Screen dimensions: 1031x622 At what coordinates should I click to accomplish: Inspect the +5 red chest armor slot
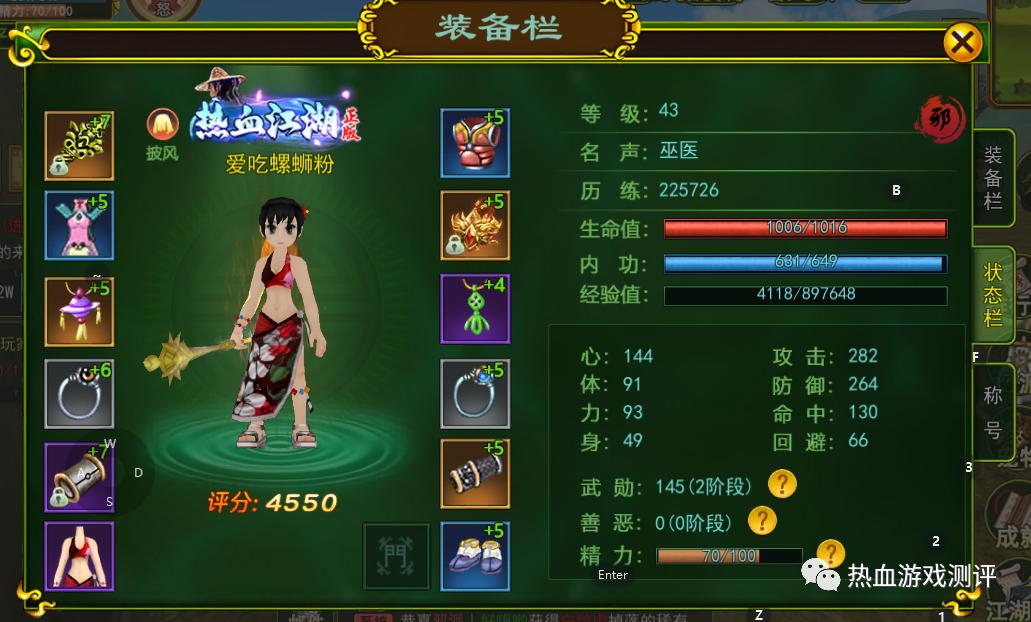(475, 142)
